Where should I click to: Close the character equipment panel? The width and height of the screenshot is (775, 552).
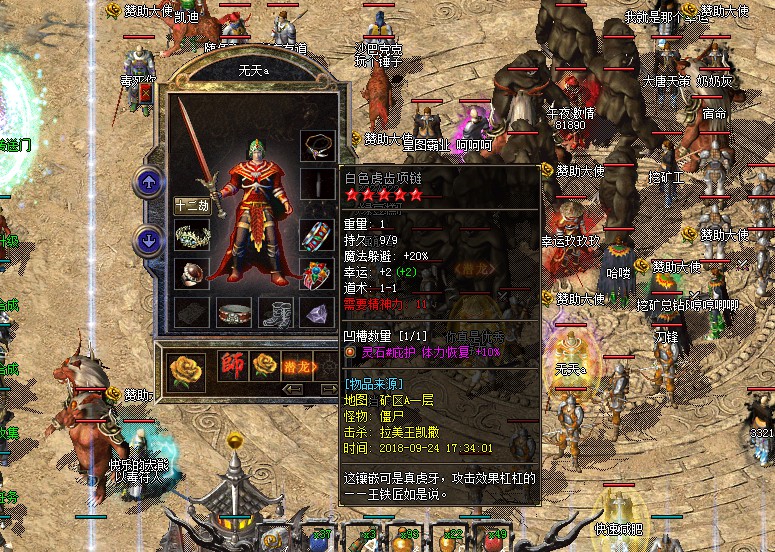click(x=146, y=93)
